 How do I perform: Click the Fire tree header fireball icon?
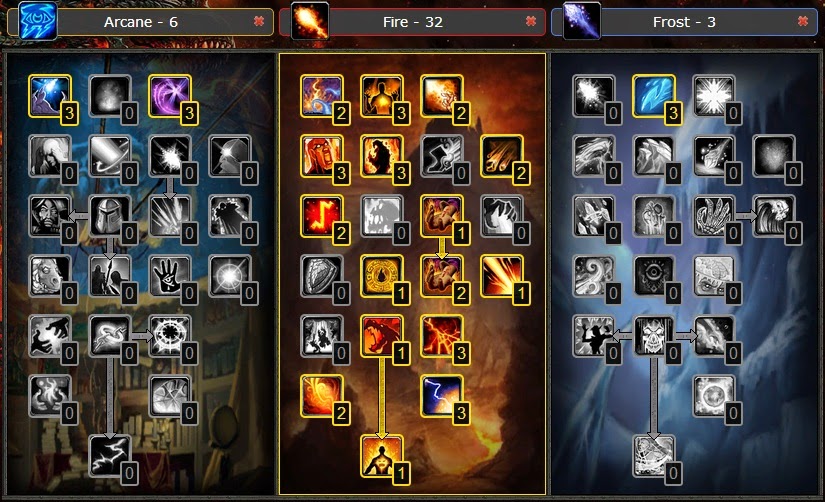pyautogui.click(x=310, y=20)
